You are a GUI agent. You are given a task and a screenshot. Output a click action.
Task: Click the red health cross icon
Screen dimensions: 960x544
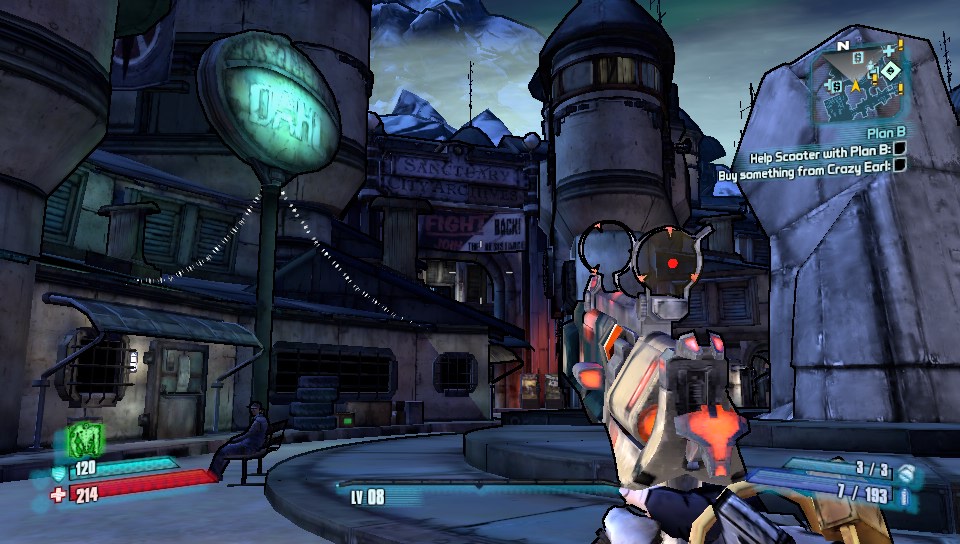59,492
